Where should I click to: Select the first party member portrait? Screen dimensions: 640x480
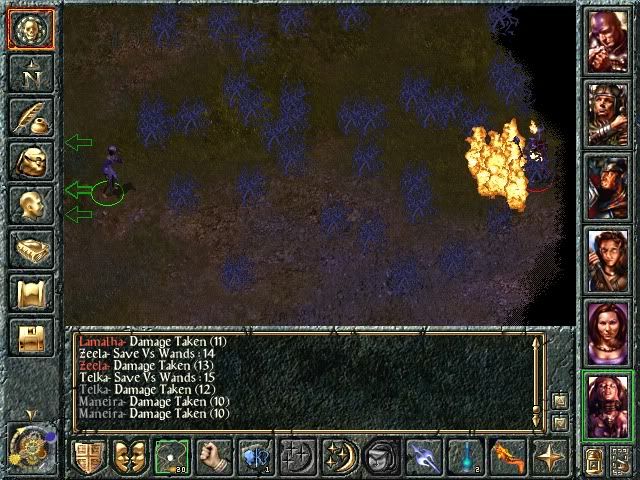(608, 41)
